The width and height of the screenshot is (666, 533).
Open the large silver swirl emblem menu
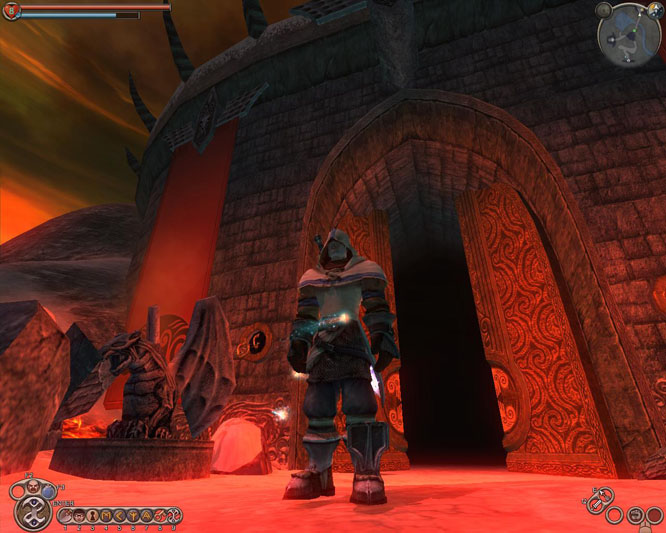[x=33, y=514]
